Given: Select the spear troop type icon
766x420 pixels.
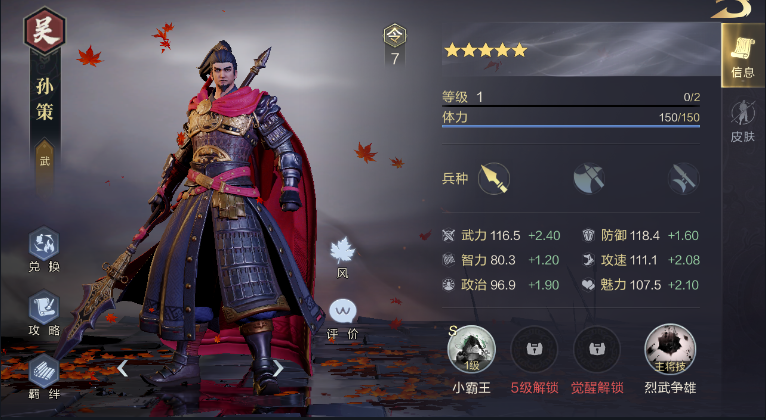Looking at the screenshot, I should click(493, 178).
